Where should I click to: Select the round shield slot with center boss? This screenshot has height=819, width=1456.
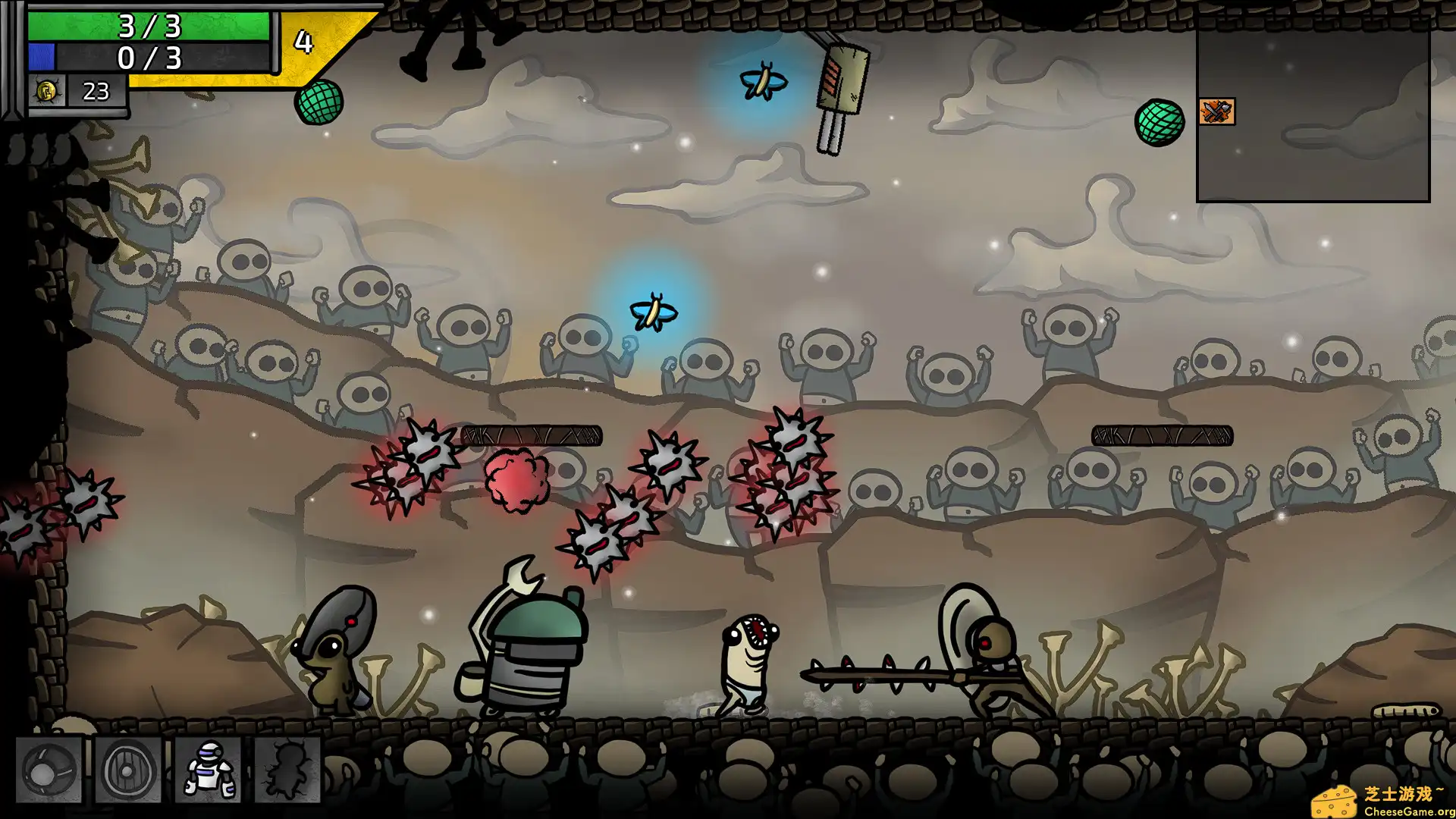(49, 770)
